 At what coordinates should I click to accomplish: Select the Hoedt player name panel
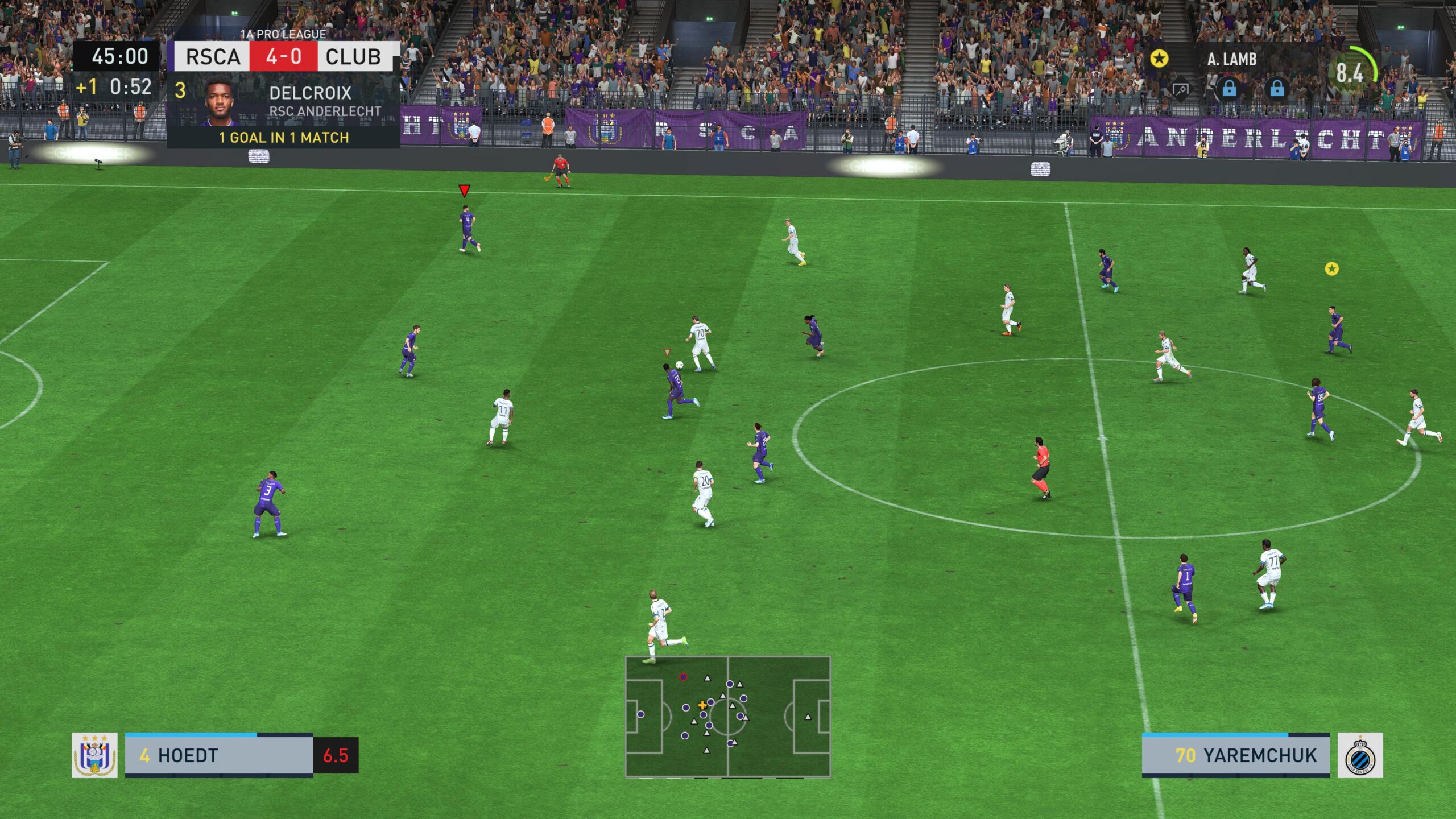(x=218, y=755)
